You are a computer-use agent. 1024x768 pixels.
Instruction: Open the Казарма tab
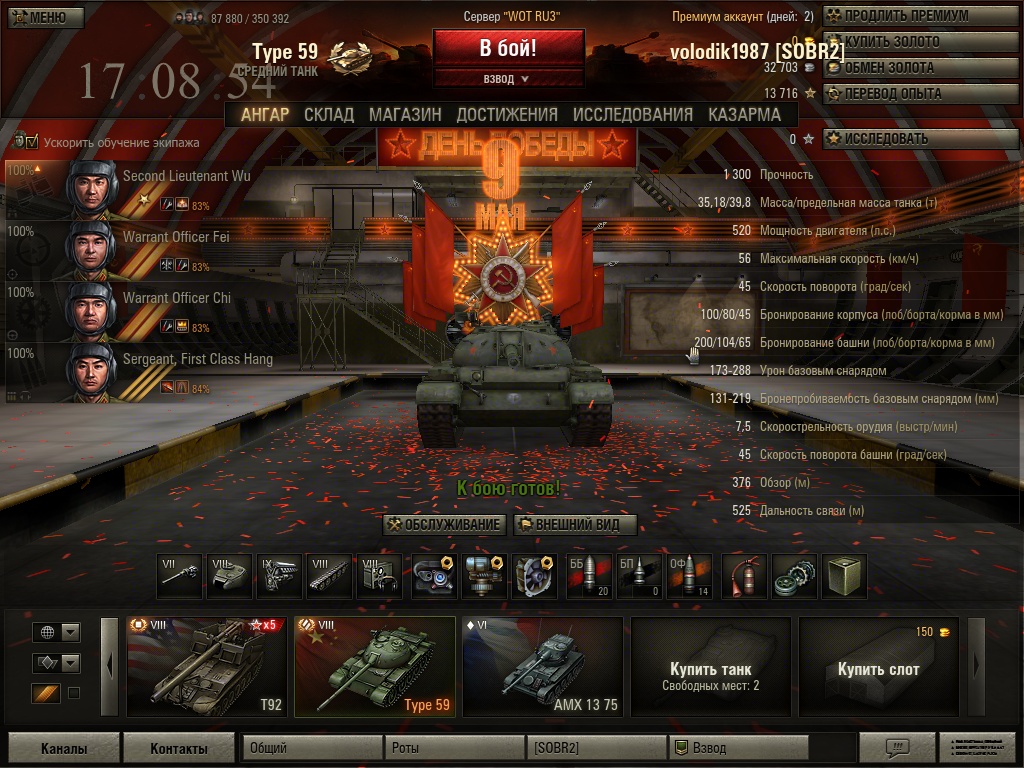pyautogui.click(x=744, y=114)
